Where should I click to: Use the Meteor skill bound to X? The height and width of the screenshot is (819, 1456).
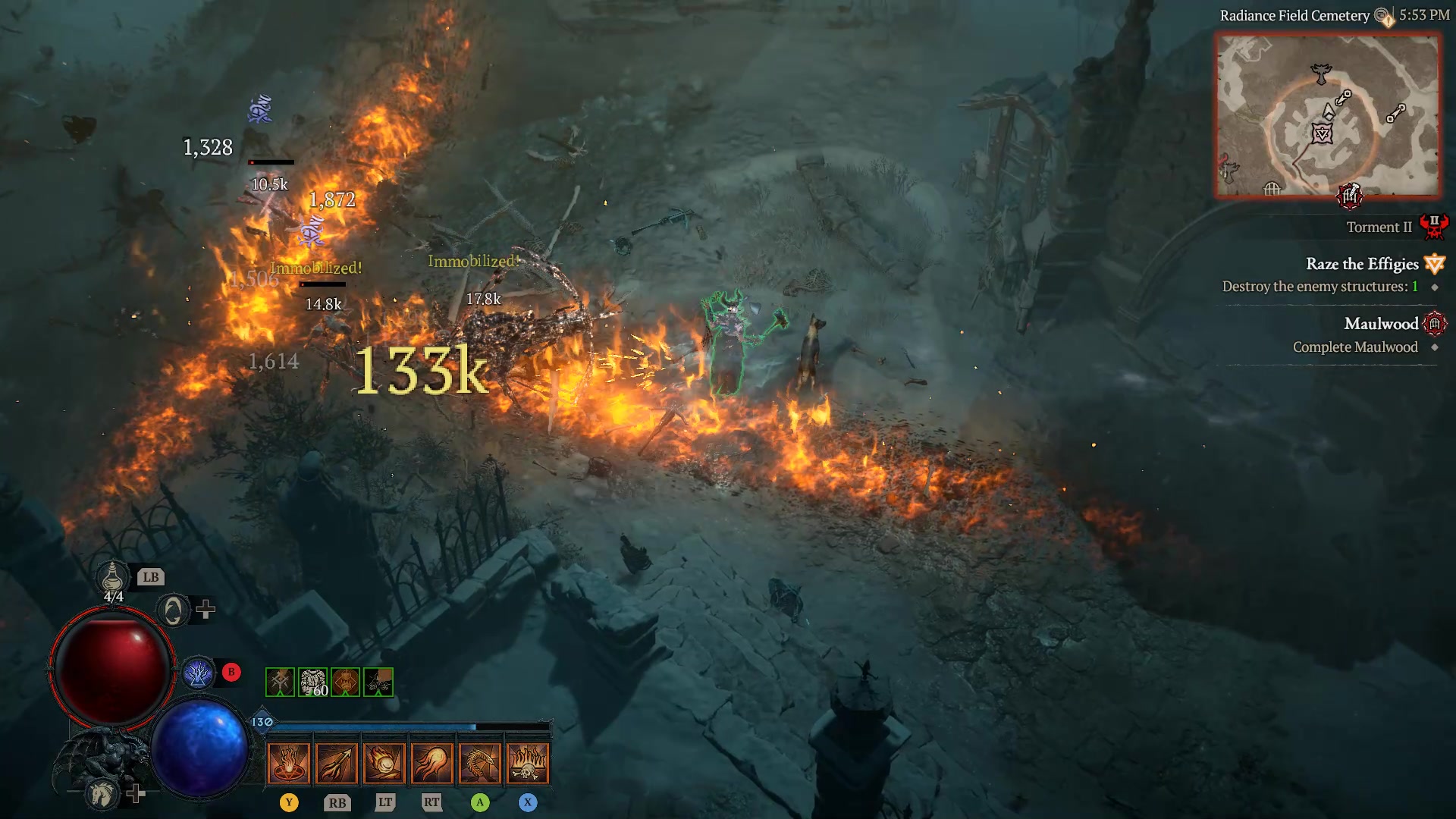click(529, 762)
